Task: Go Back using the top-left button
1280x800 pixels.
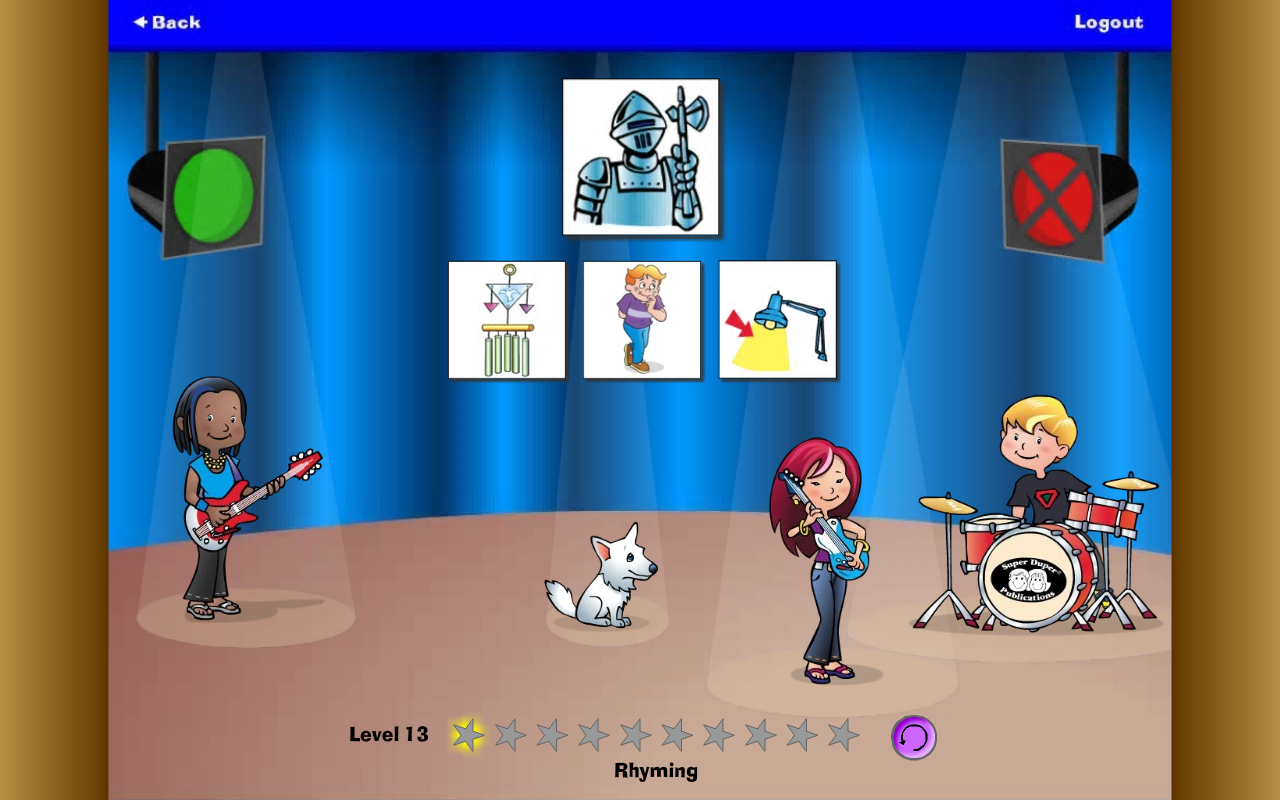Action: click(x=166, y=21)
